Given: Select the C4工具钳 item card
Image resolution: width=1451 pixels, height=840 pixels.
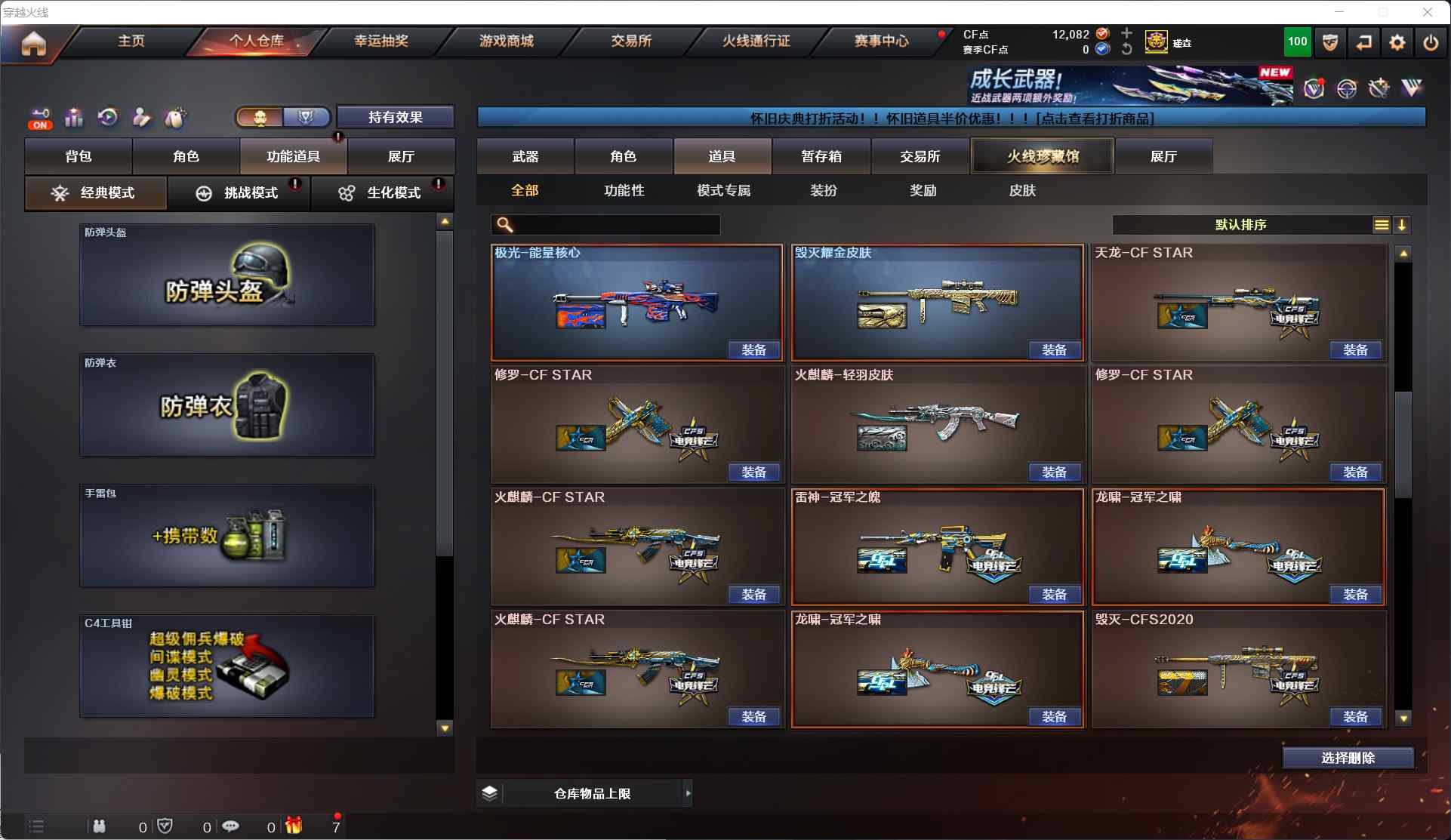Looking at the screenshot, I should tap(227, 666).
